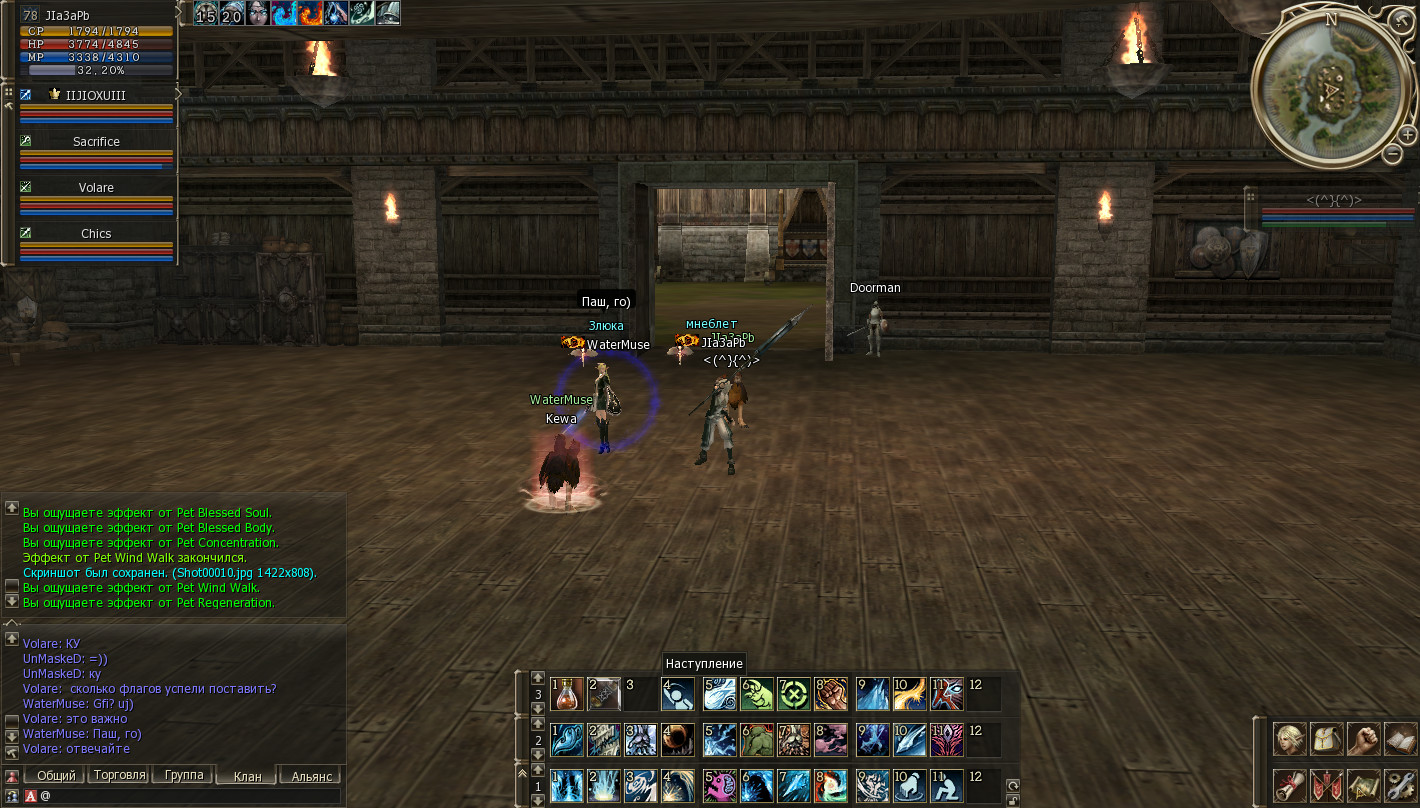Open the quest scroll icon
The image size is (1420, 808).
pyautogui.click(x=1289, y=785)
